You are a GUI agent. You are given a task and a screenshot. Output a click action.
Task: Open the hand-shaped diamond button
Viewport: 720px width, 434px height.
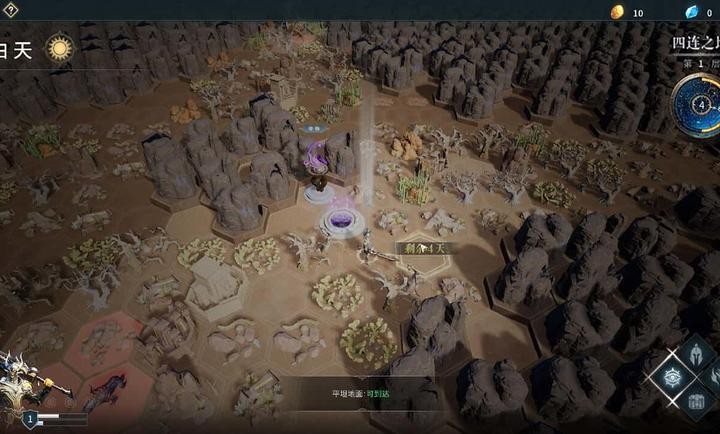(717, 377)
